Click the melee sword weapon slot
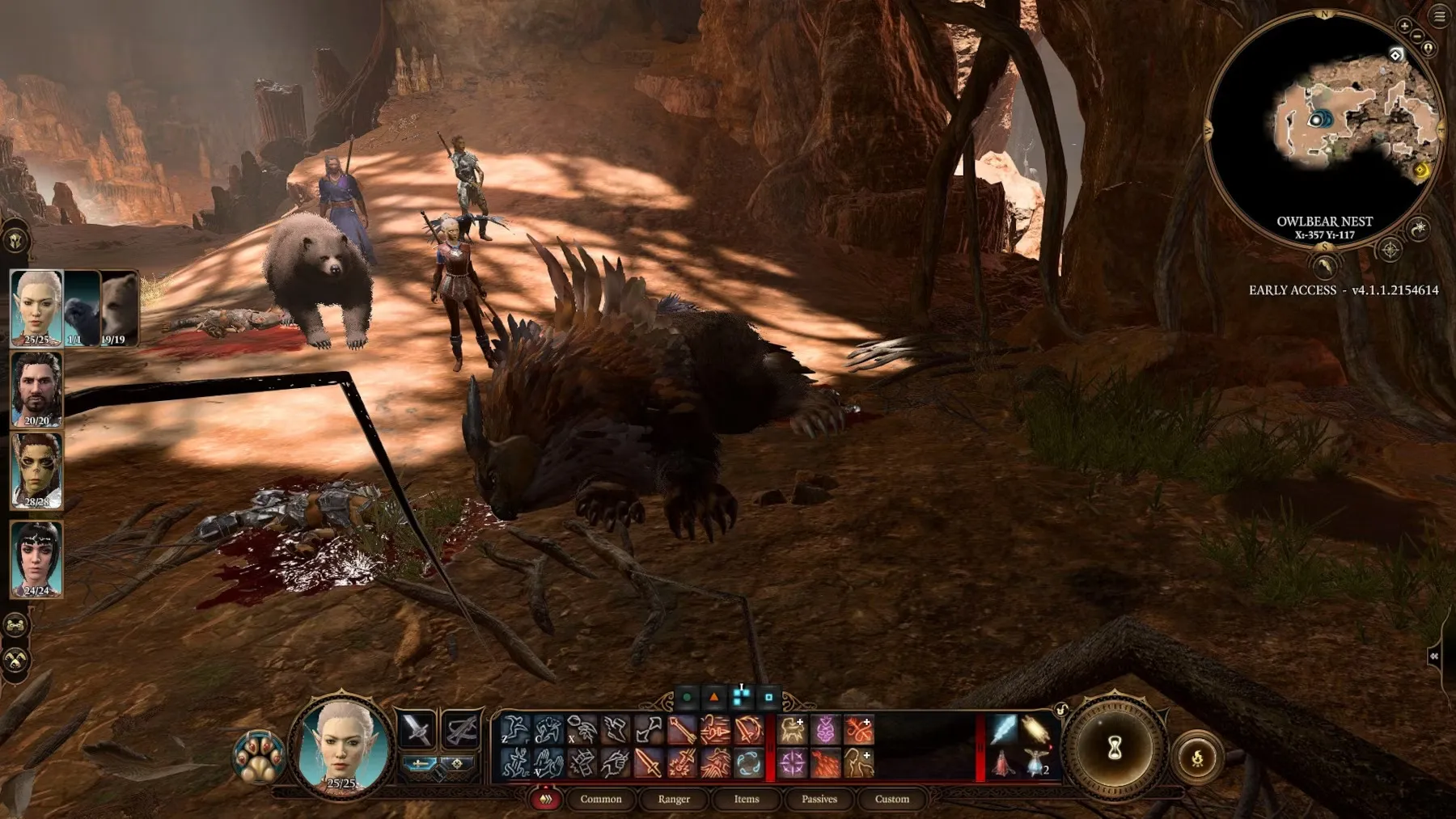 tap(417, 728)
